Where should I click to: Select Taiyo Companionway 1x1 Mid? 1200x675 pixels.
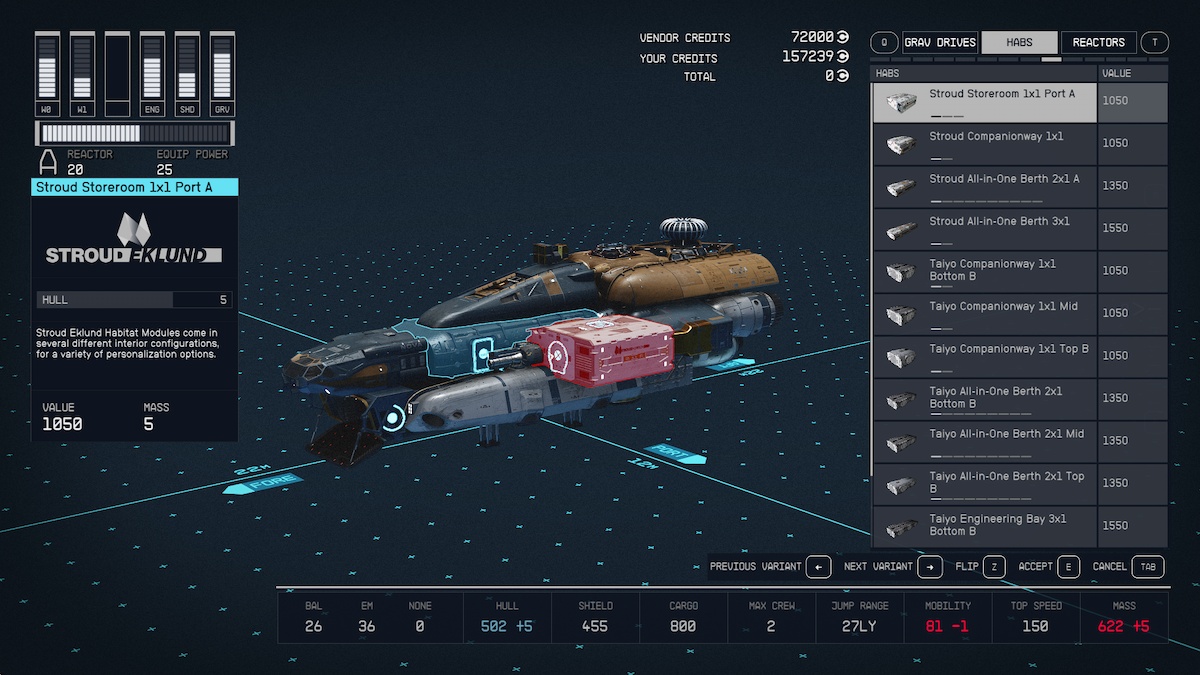pyautogui.click(x=985, y=313)
